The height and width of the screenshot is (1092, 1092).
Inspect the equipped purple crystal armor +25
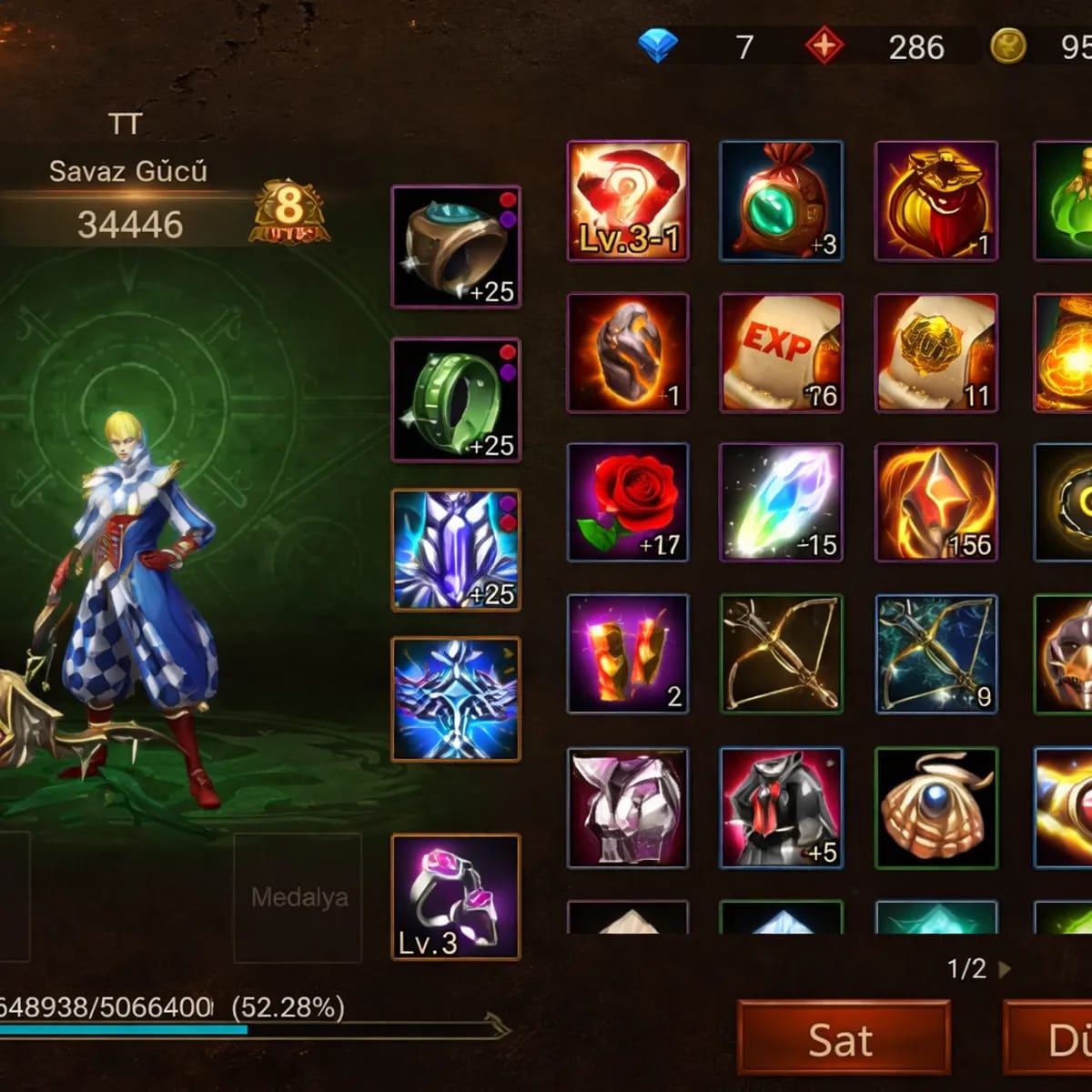[x=456, y=550]
